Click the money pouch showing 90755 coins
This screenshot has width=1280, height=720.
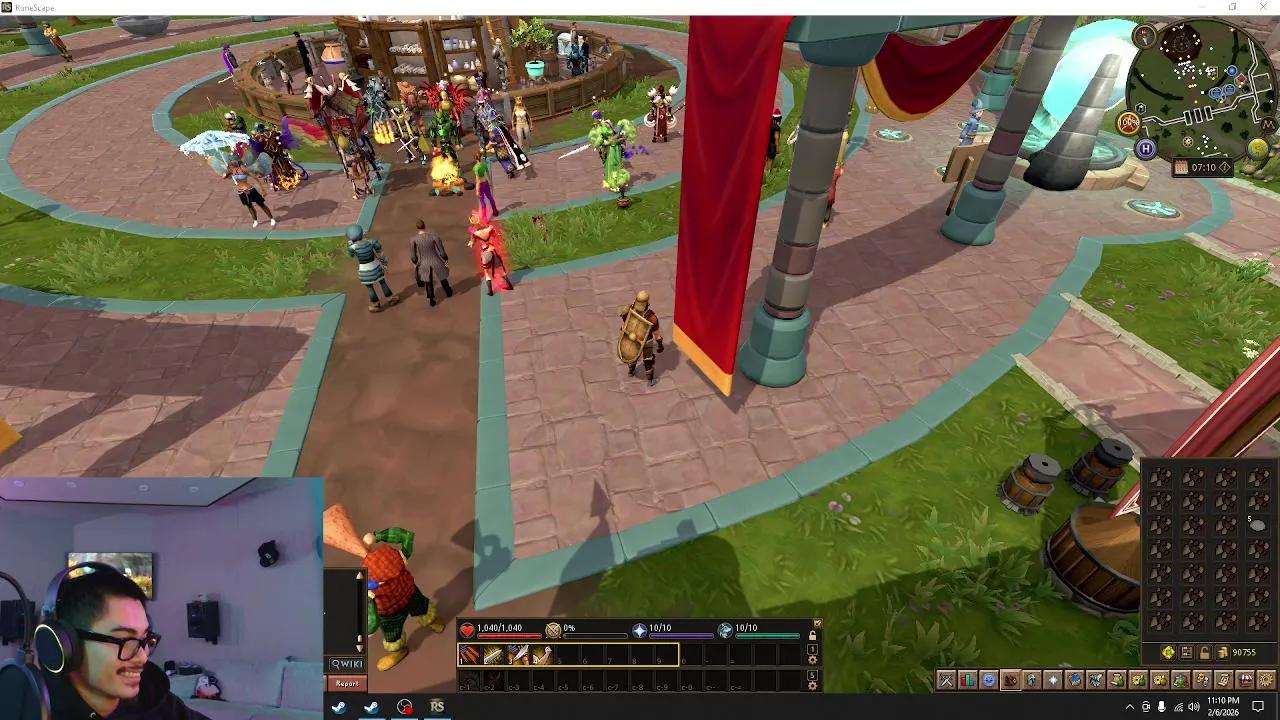[1223, 650]
